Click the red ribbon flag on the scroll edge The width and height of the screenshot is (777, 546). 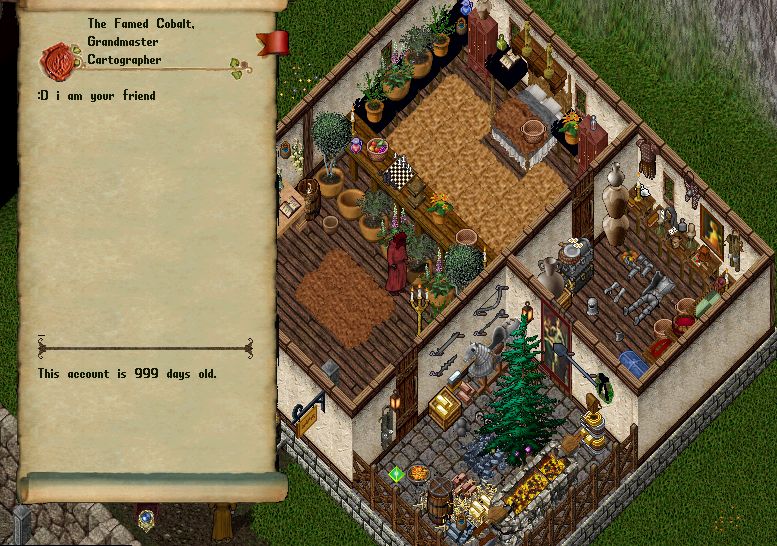point(273,43)
